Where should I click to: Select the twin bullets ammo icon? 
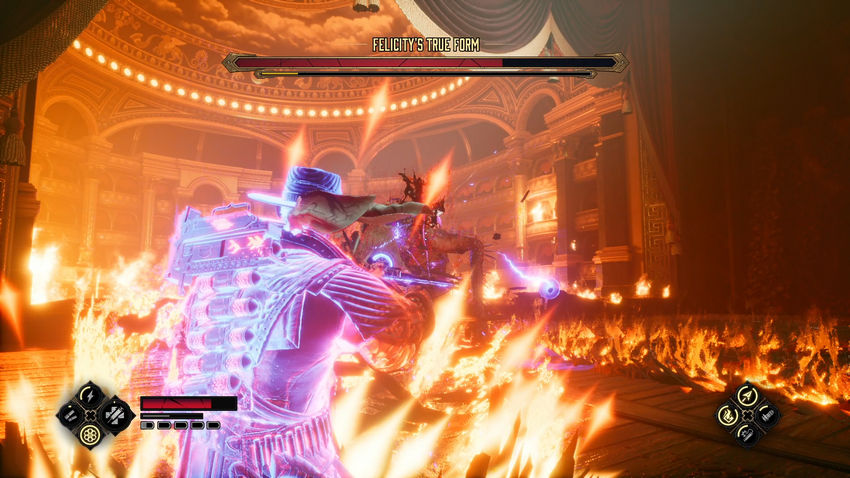tap(71, 414)
